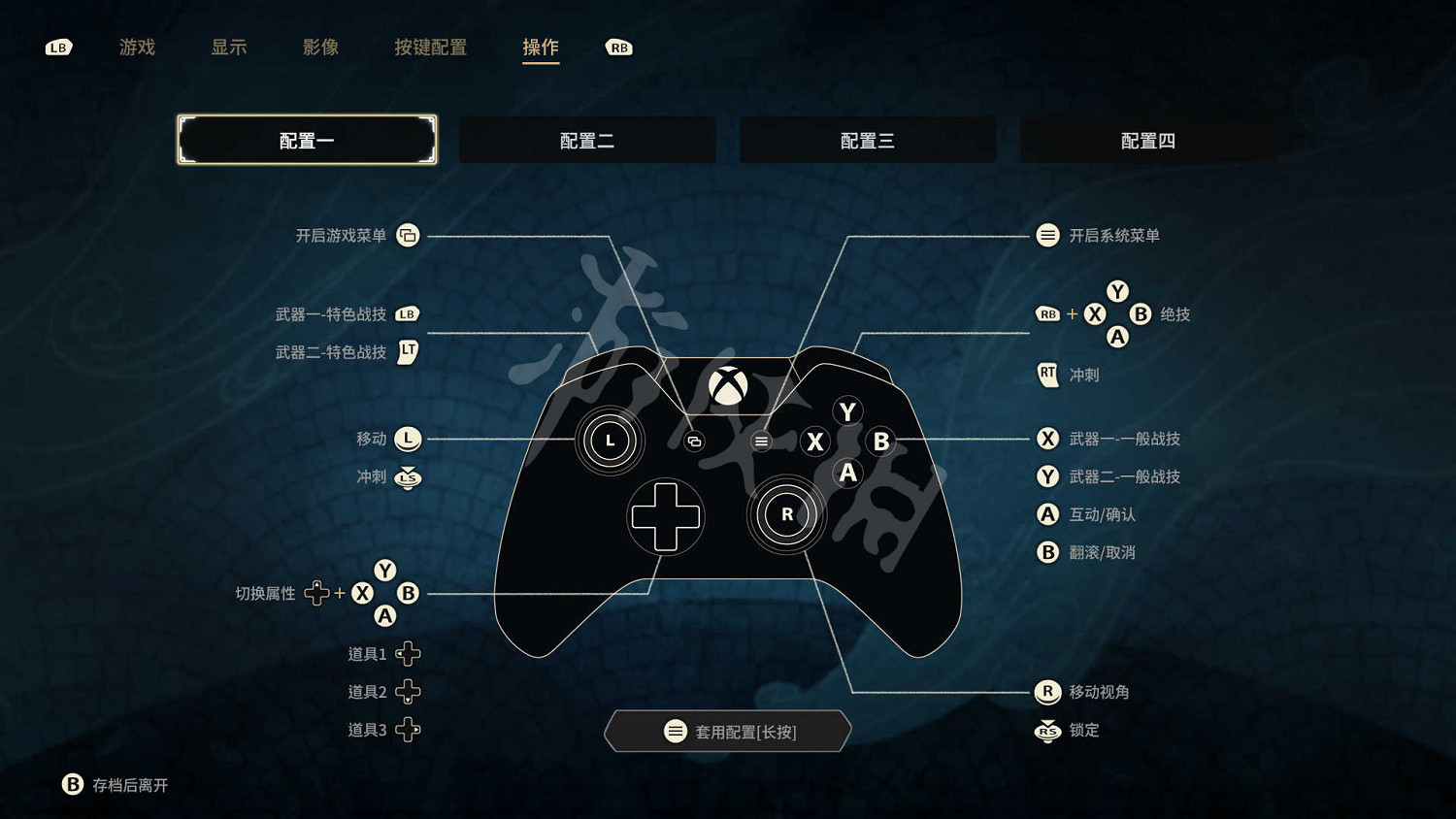
Task: Click the Y button icon labeled 武器二-一般战技
Action: click(1047, 476)
